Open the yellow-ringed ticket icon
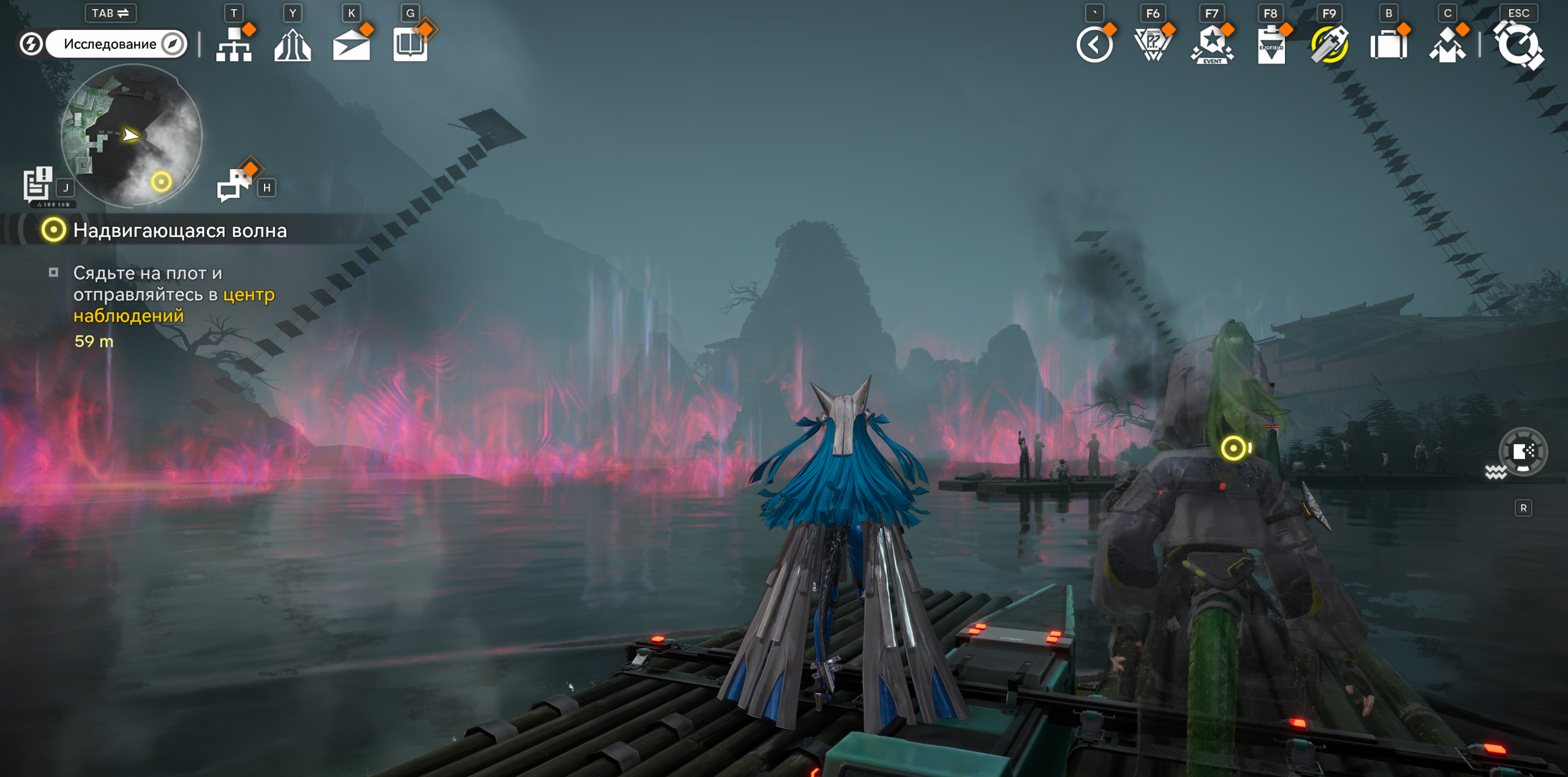Viewport: 1568px width, 777px height. 1329,45
